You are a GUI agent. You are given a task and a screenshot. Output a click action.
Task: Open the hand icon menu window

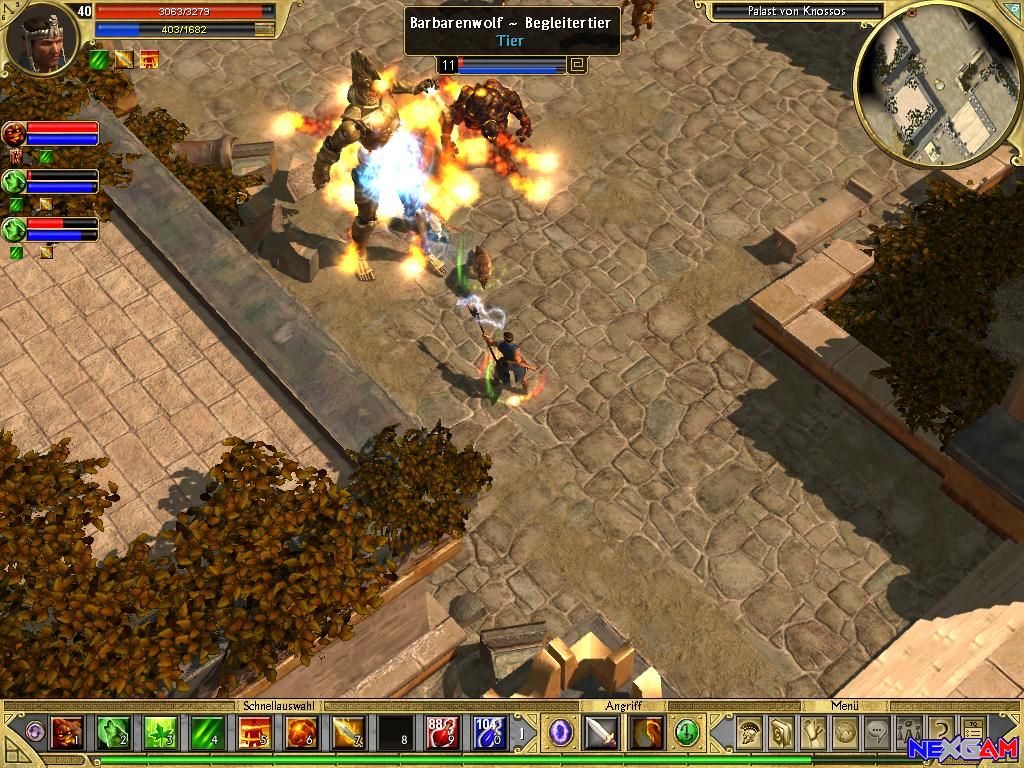(x=814, y=733)
